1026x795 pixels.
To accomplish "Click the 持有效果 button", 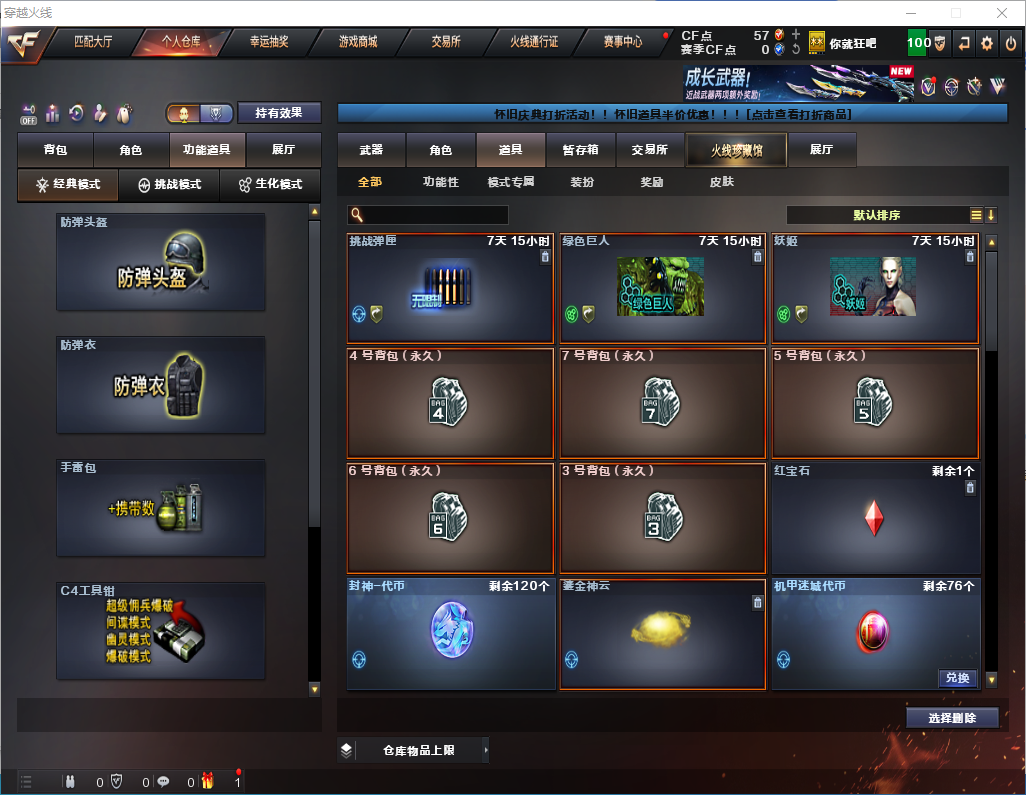I will point(279,113).
